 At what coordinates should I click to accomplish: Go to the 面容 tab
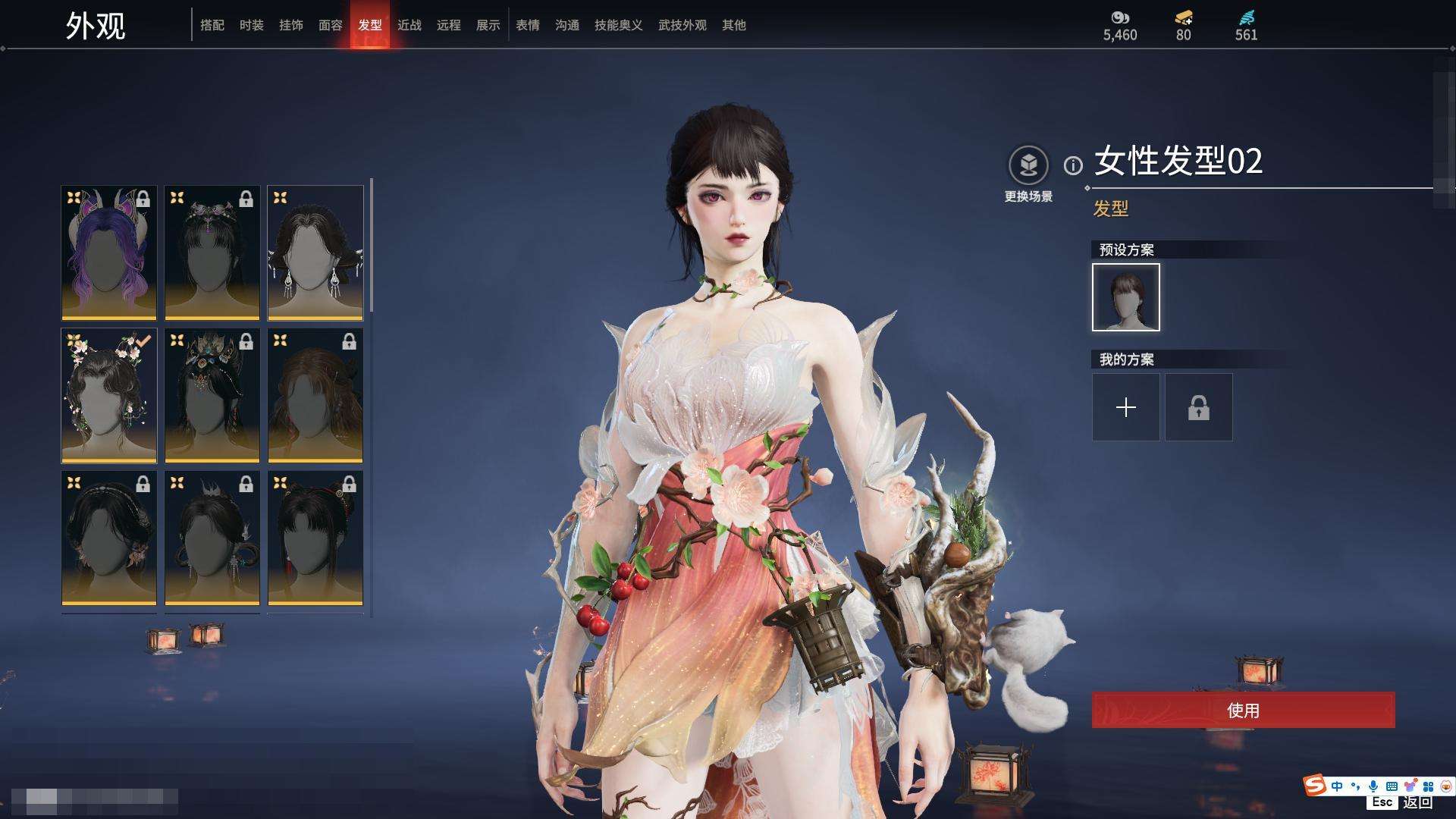(331, 25)
